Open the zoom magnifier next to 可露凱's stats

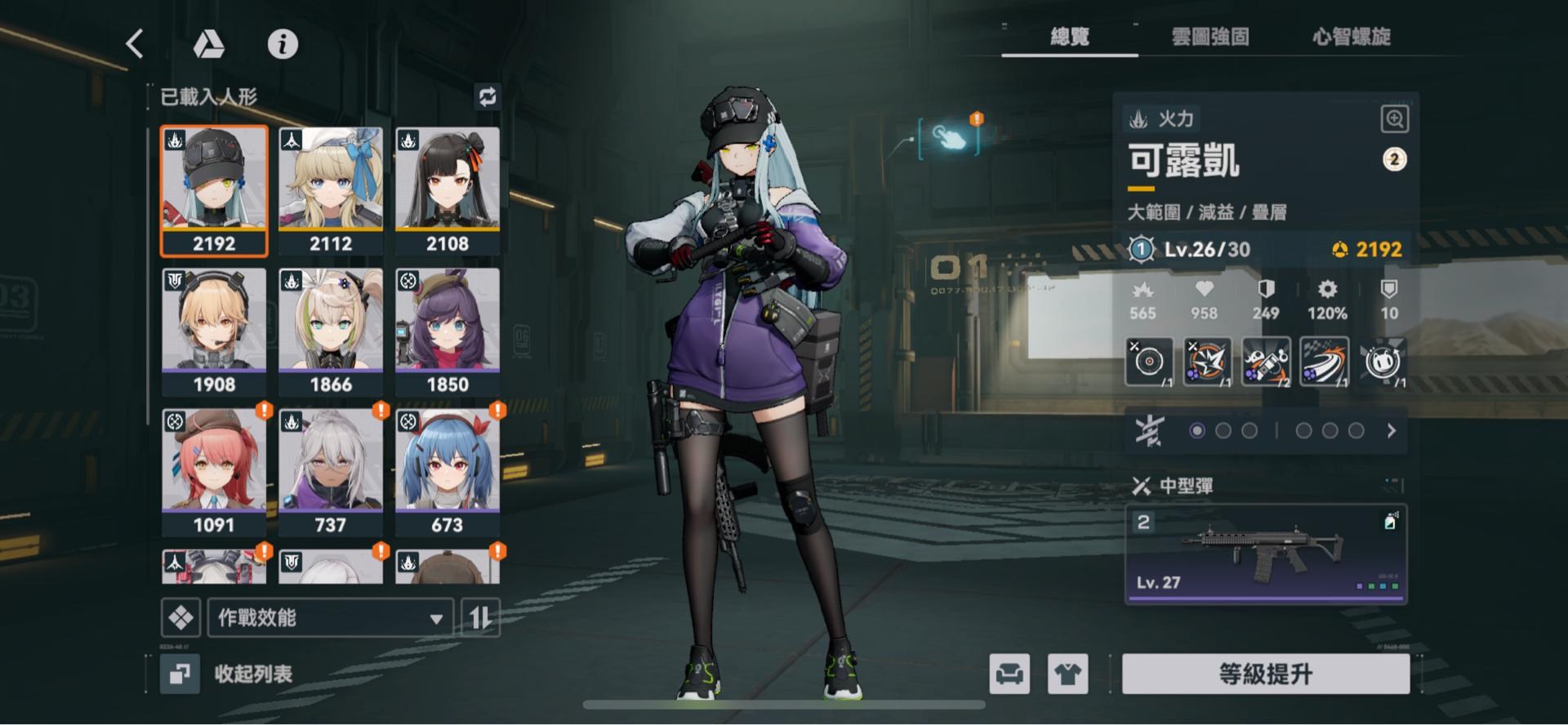[1394, 119]
